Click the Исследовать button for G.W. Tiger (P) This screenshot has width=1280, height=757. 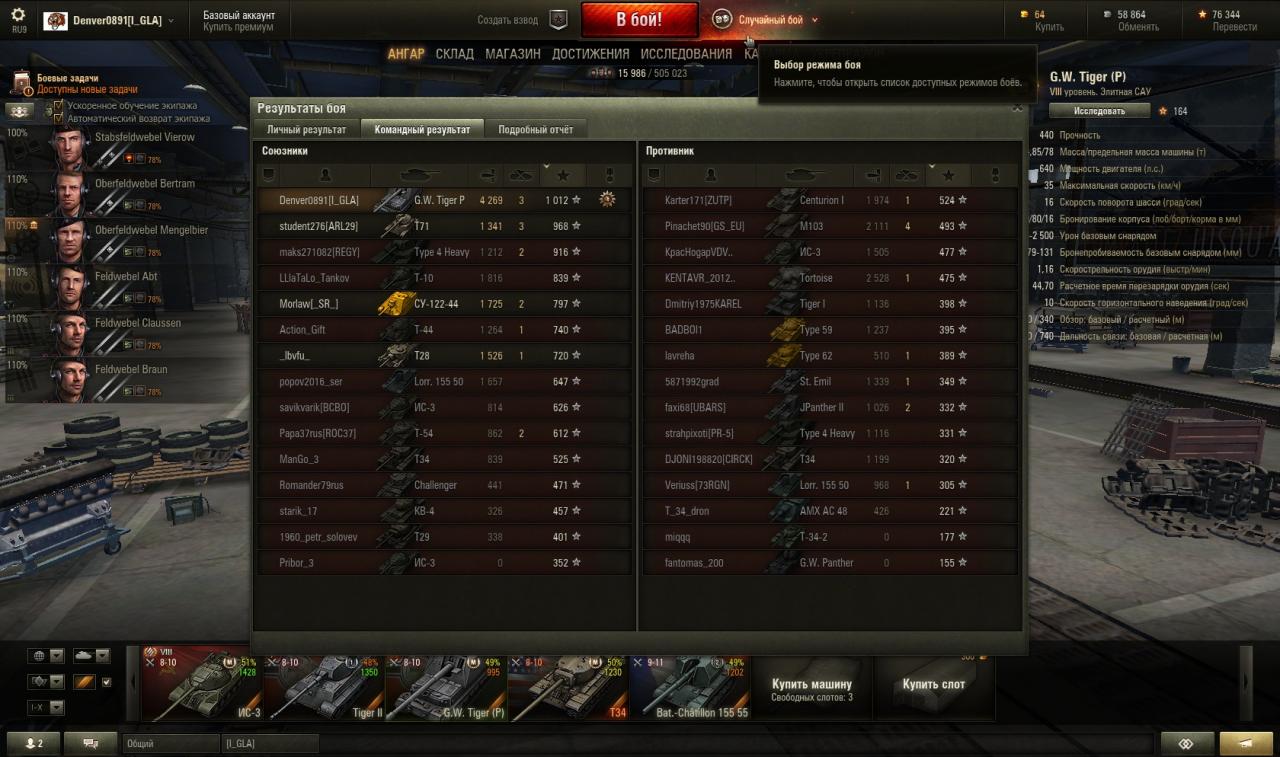[x=1100, y=111]
